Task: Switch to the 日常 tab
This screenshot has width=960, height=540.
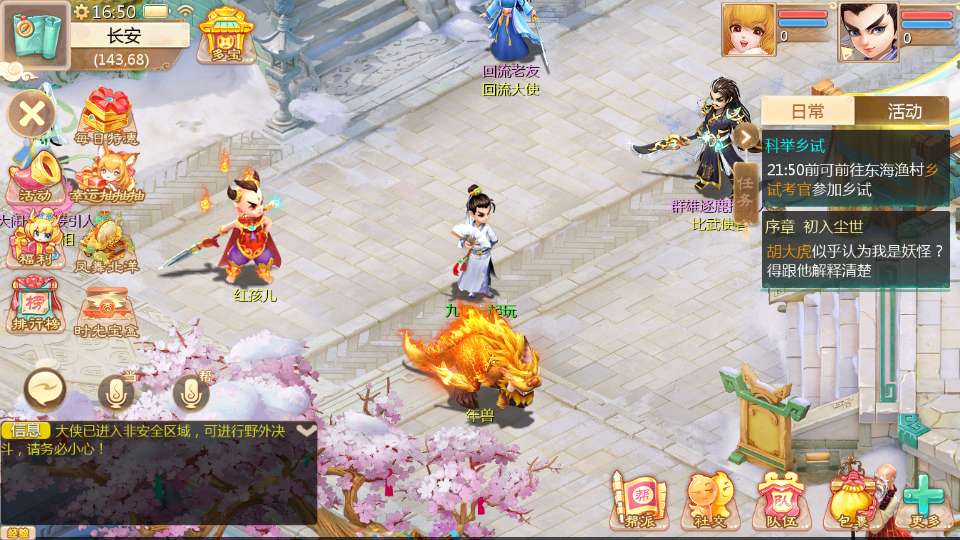Action: click(x=808, y=110)
